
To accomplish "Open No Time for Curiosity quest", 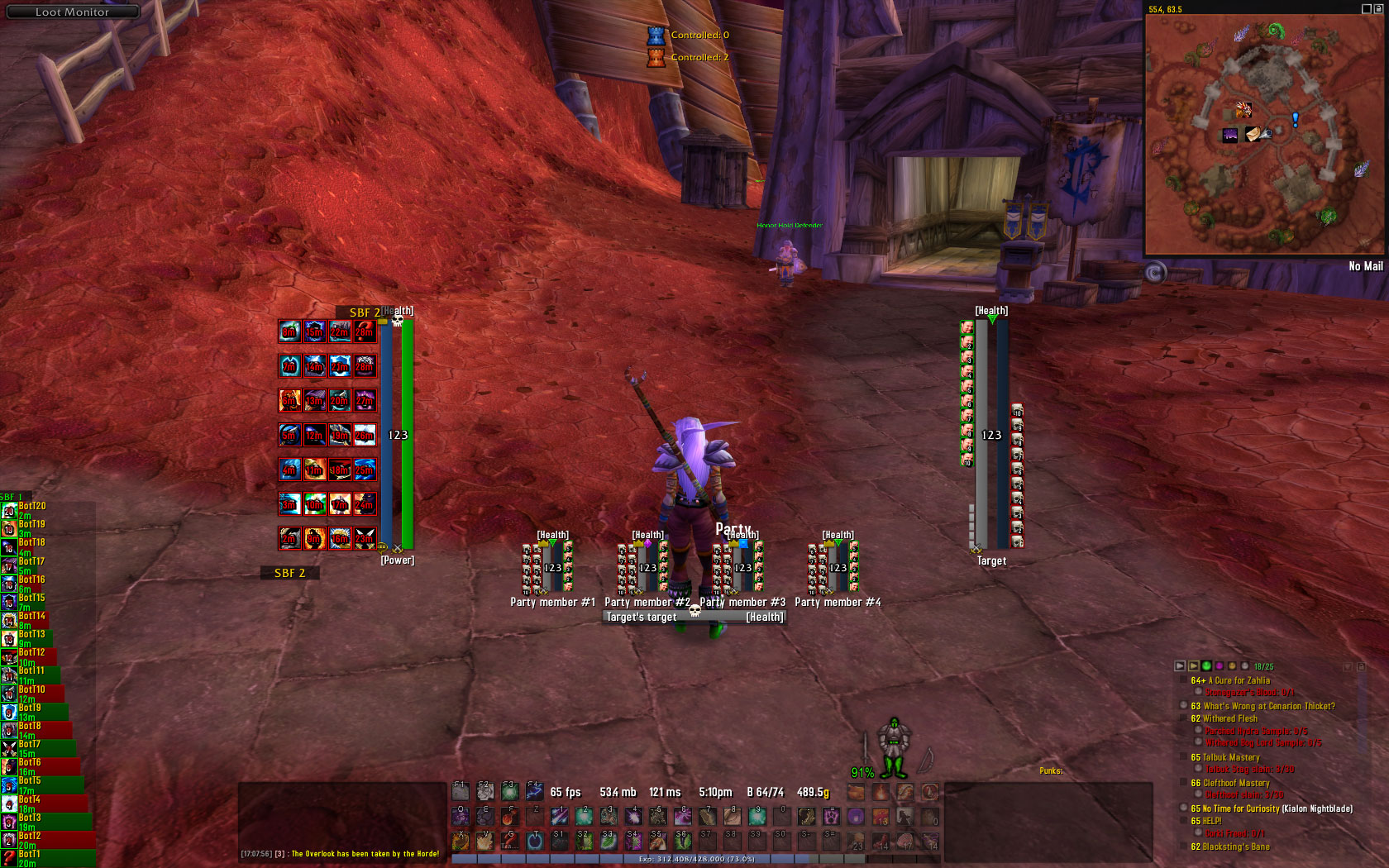I will pos(1272,808).
